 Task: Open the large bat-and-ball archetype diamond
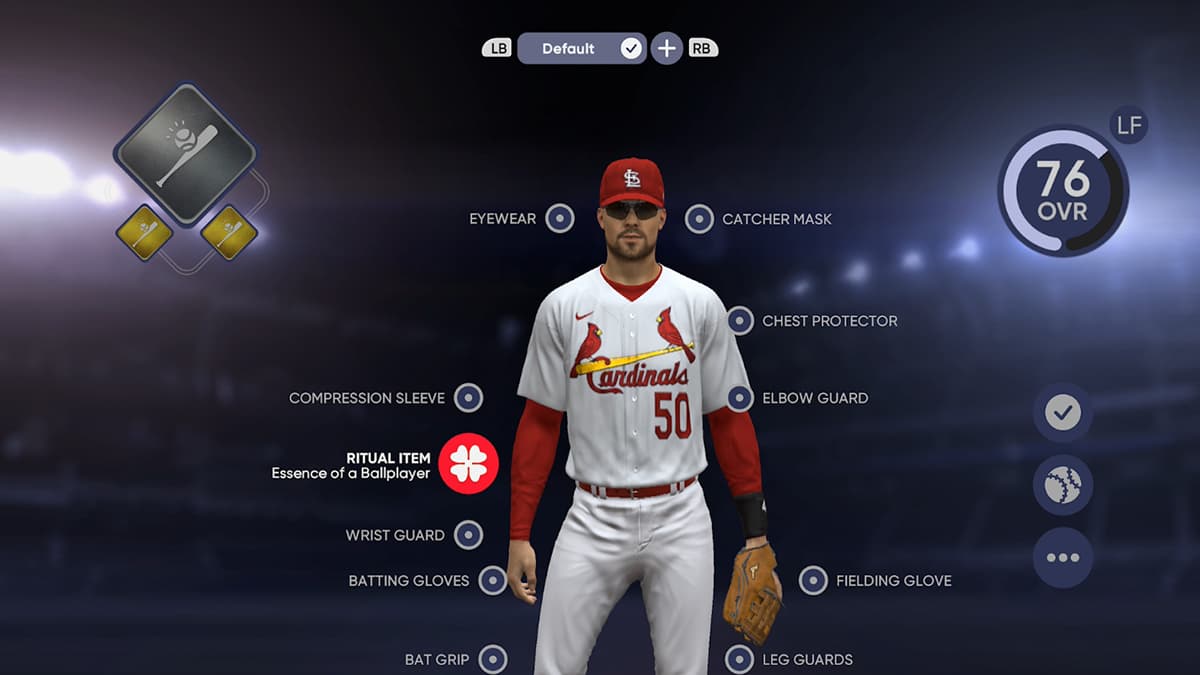pos(185,154)
